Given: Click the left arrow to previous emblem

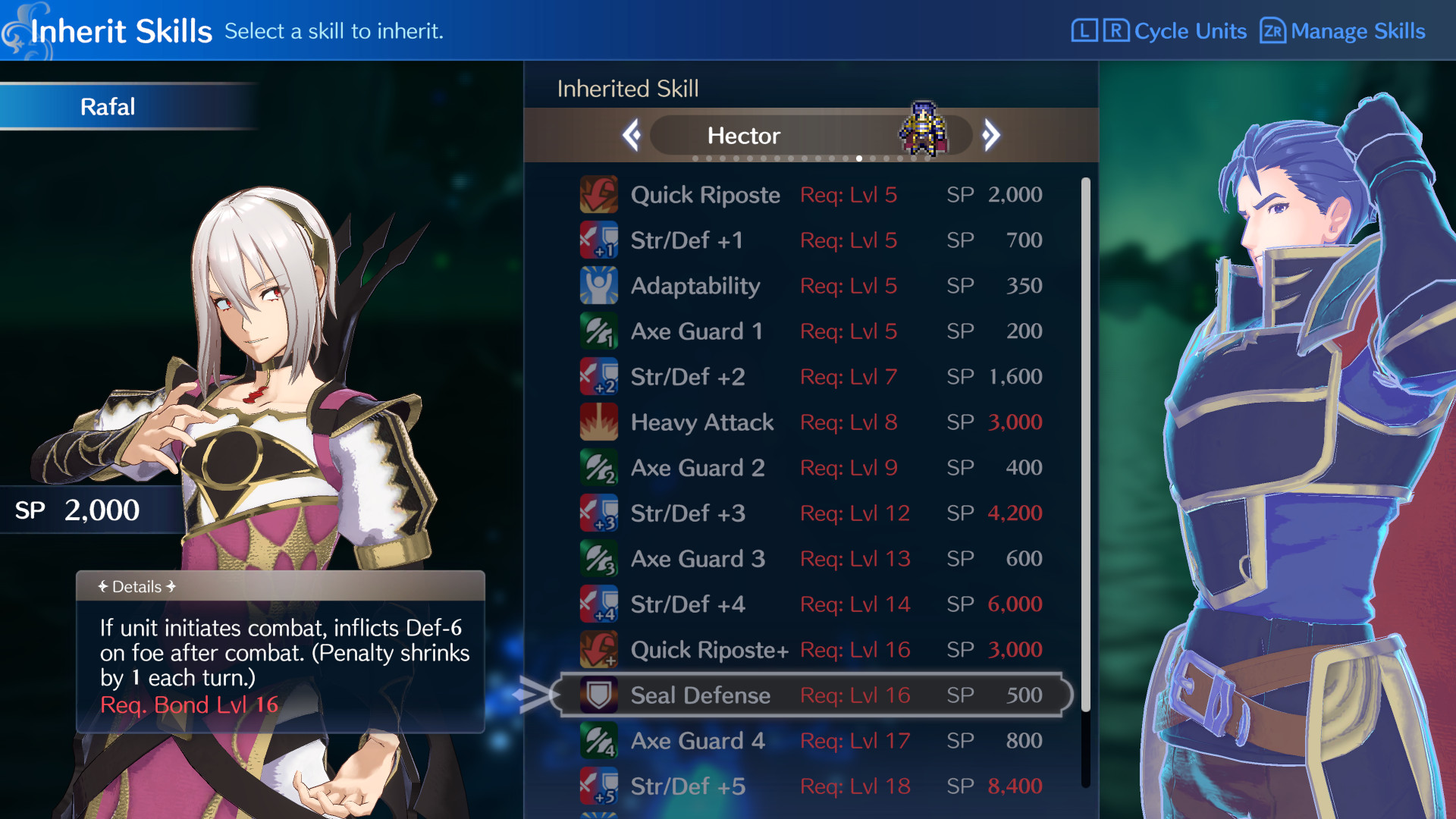Looking at the screenshot, I should click(x=632, y=134).
